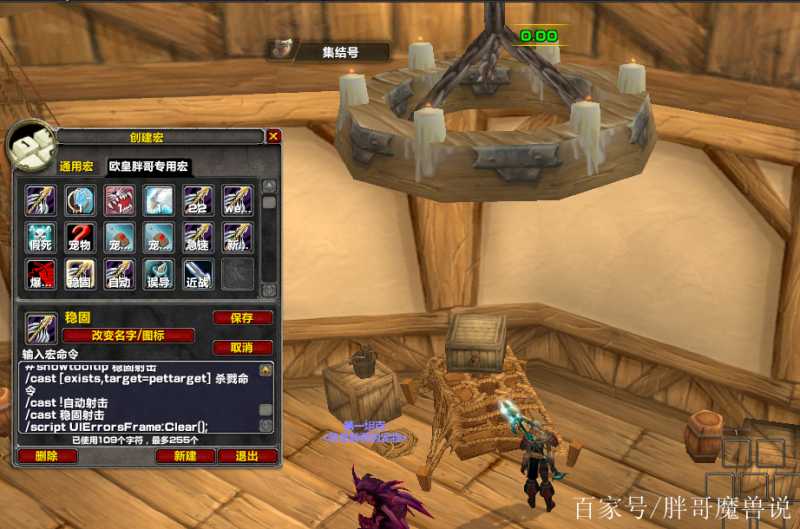Open 改变名字/图标 to rename macro
The width and height of the screenshot is (800, 529).
128,336
